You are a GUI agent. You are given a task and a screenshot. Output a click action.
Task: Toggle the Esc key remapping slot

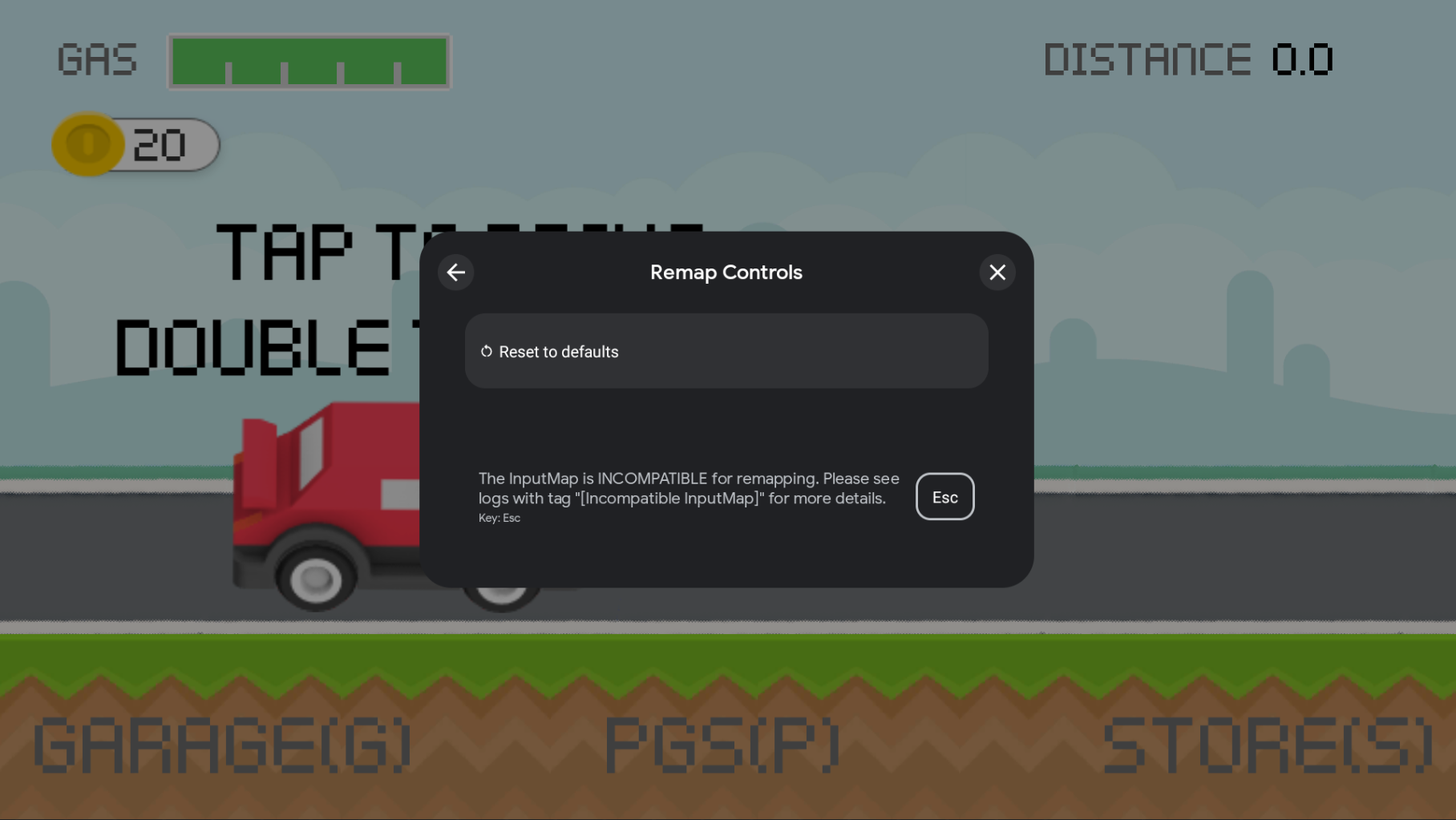pyautogui.click(x=944, y=496)
